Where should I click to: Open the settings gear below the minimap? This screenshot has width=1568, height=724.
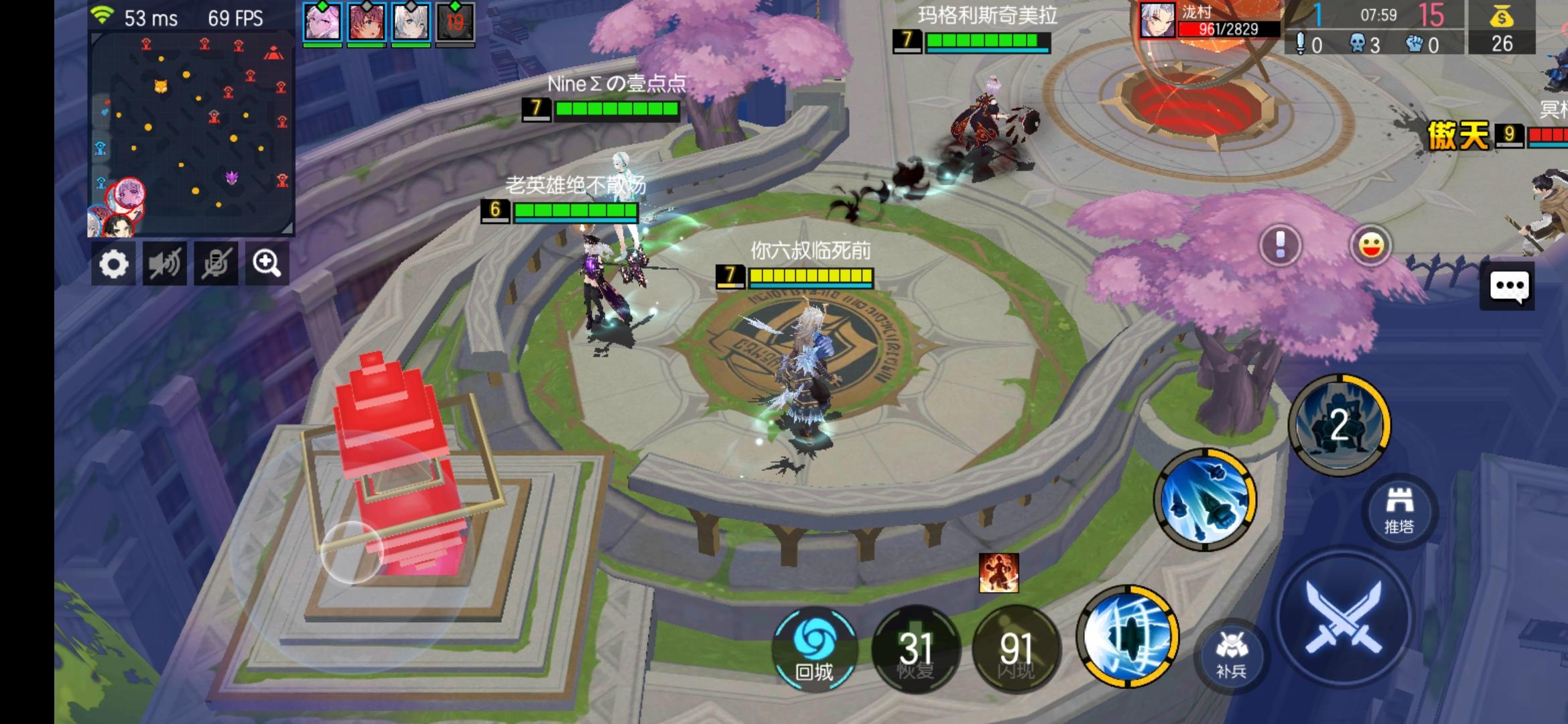click(x=115, y=264)
